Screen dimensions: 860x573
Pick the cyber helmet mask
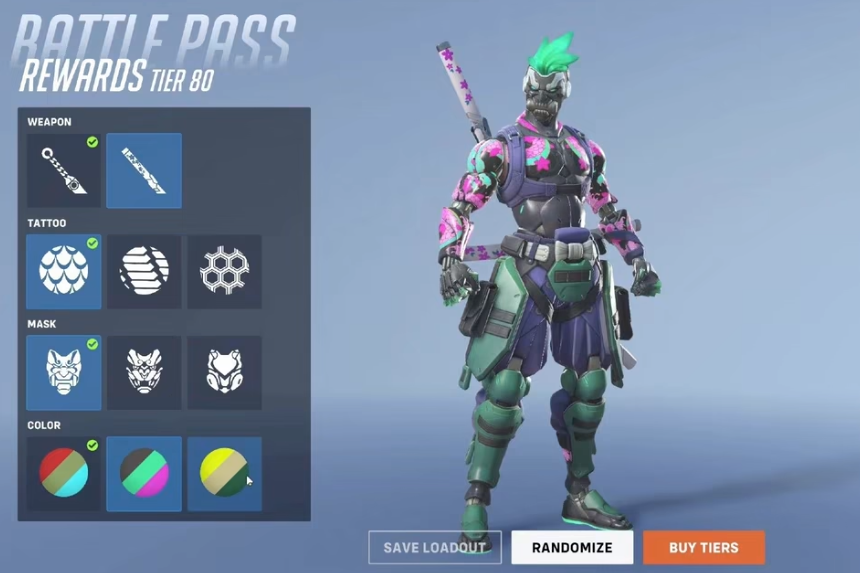pyautogui.click(x=224, y=373)
